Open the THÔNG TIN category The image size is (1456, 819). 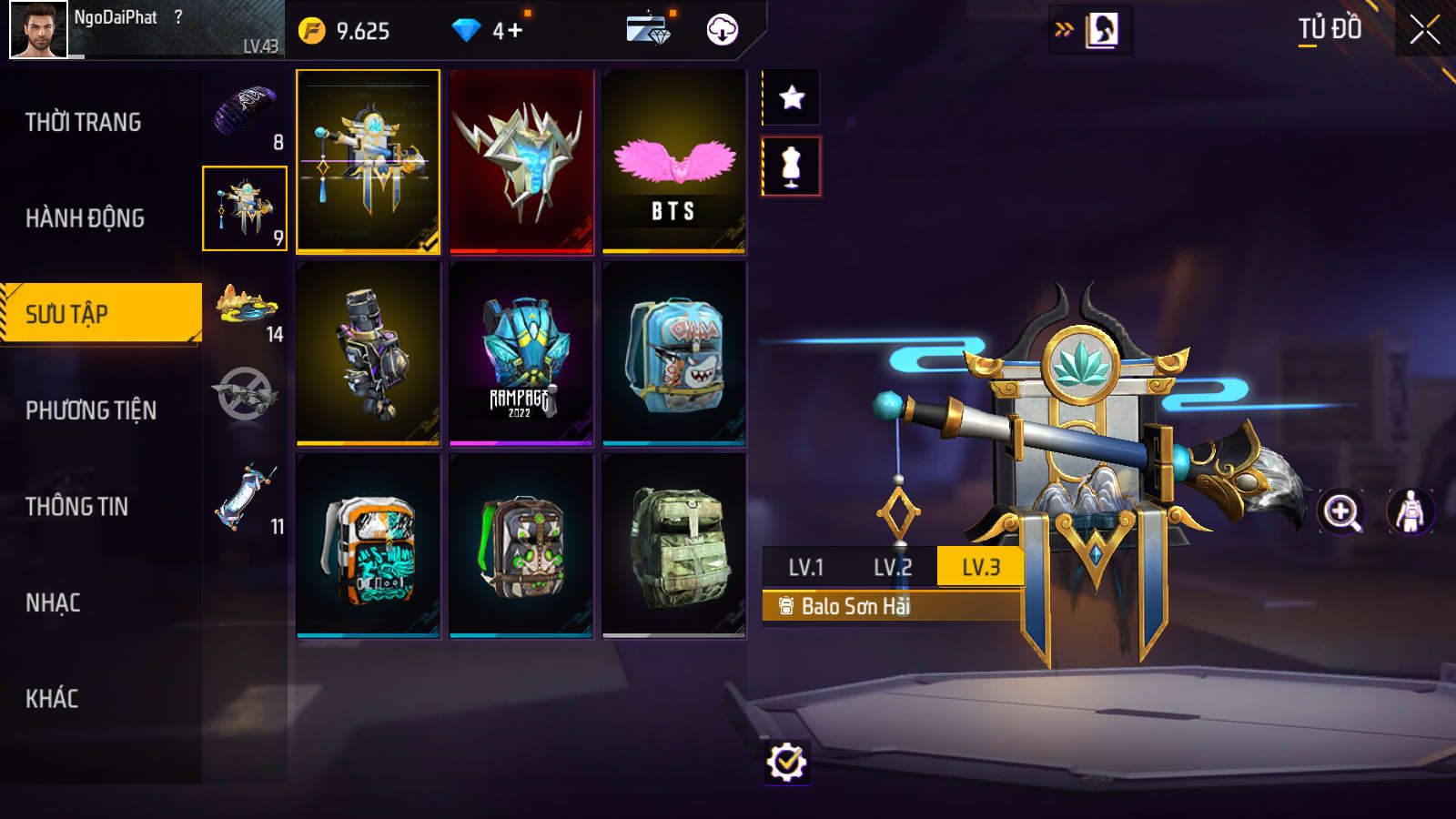tap(77, 507)
